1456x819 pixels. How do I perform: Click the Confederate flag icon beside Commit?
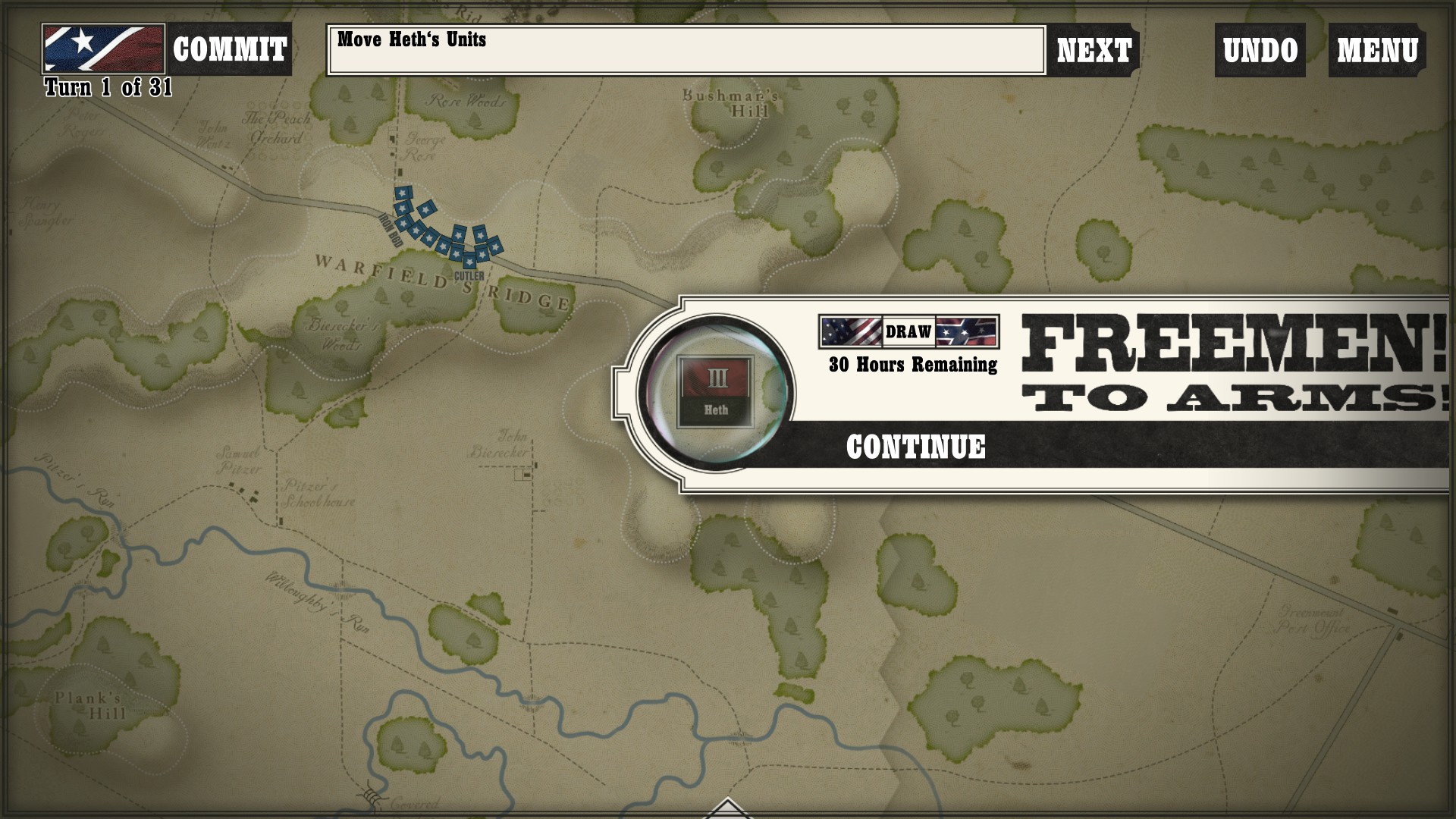pos(103,49)
